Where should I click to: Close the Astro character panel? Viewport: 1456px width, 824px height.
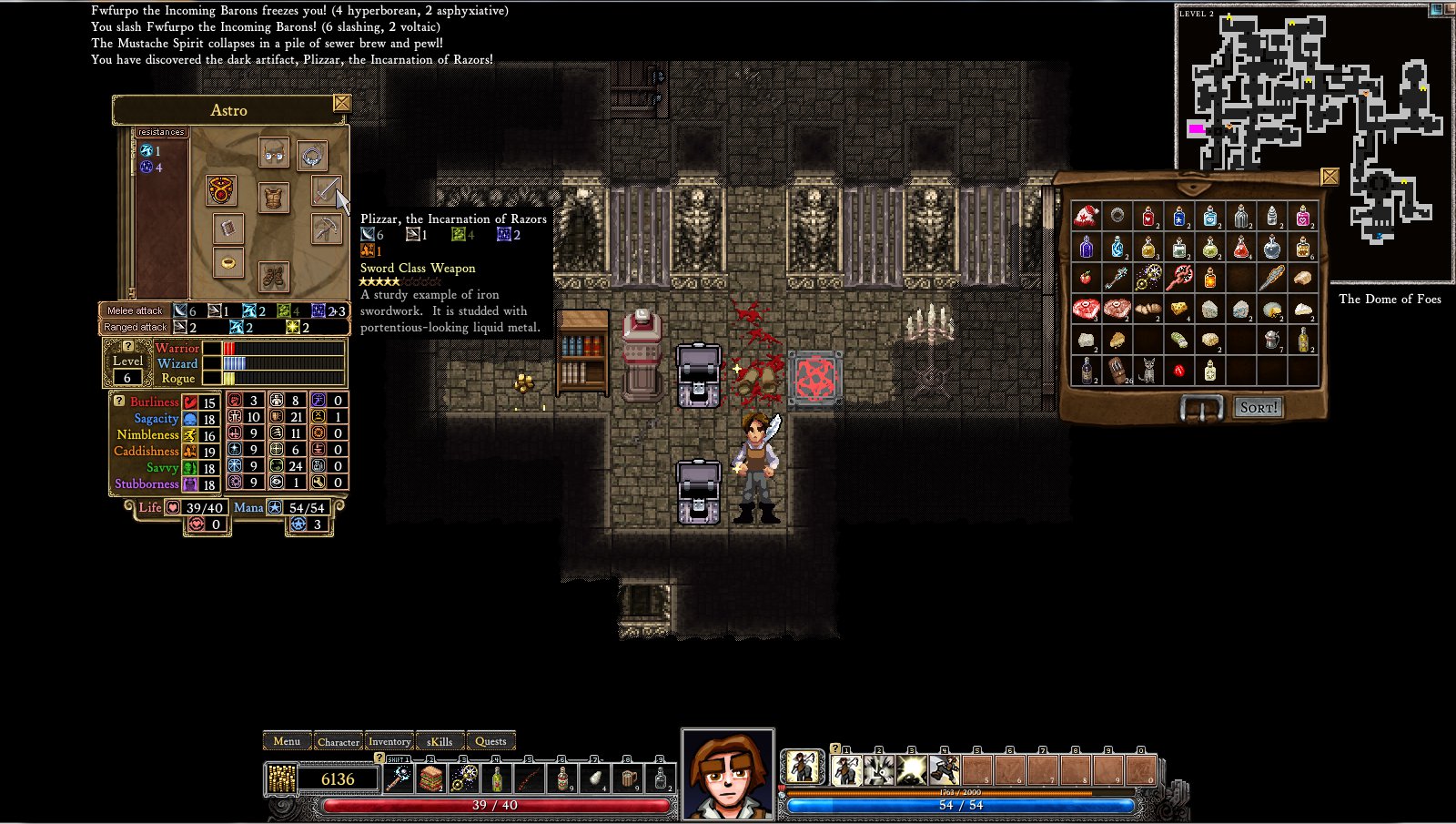(342, 103)
